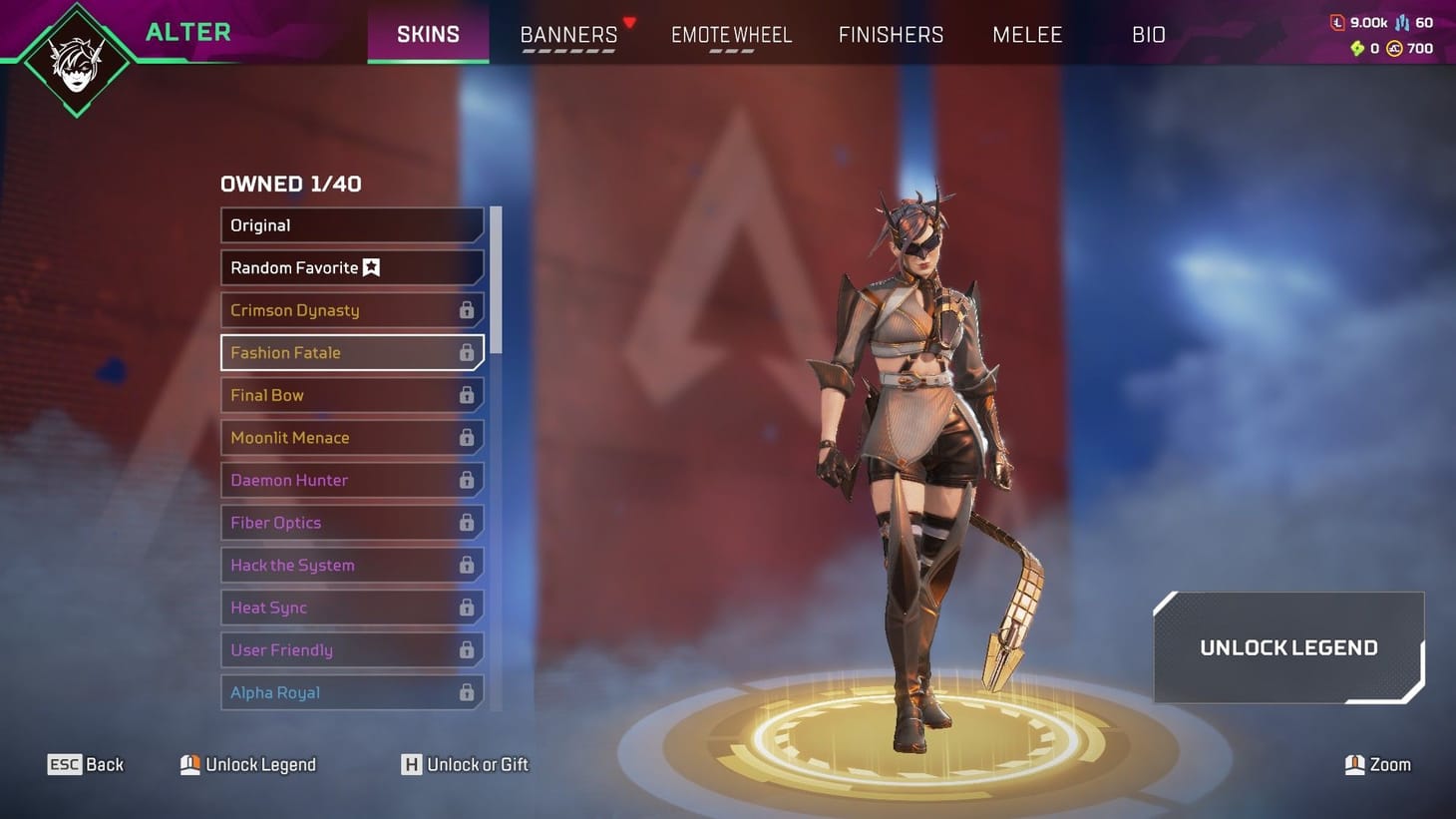Click the green Heirloom Shards icon
Screen dimensions: 1456x819
pyautogui.click(x=1357, y=48)
